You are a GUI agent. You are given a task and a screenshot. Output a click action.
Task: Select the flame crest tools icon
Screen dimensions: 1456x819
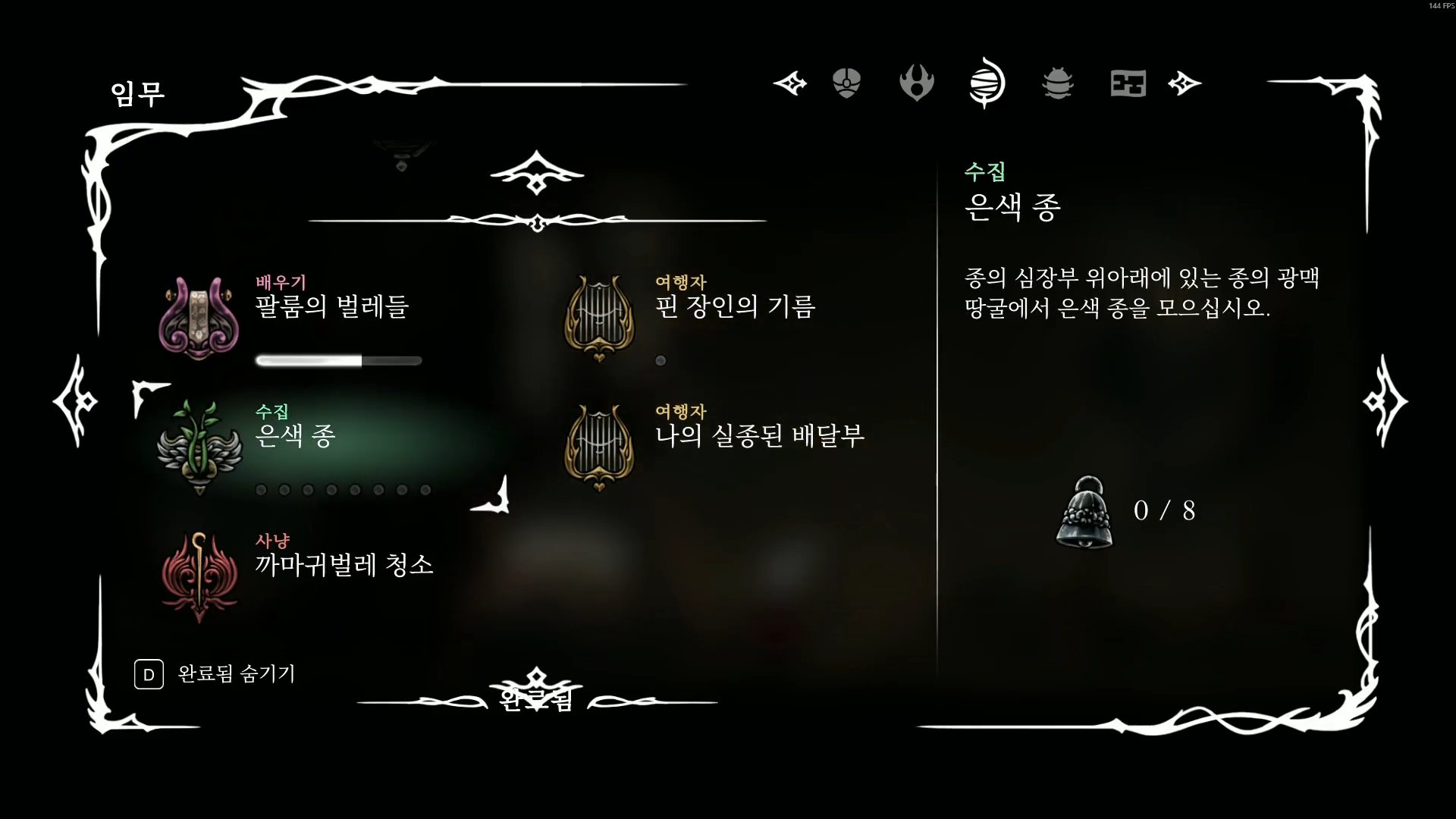tap(917, 83)
